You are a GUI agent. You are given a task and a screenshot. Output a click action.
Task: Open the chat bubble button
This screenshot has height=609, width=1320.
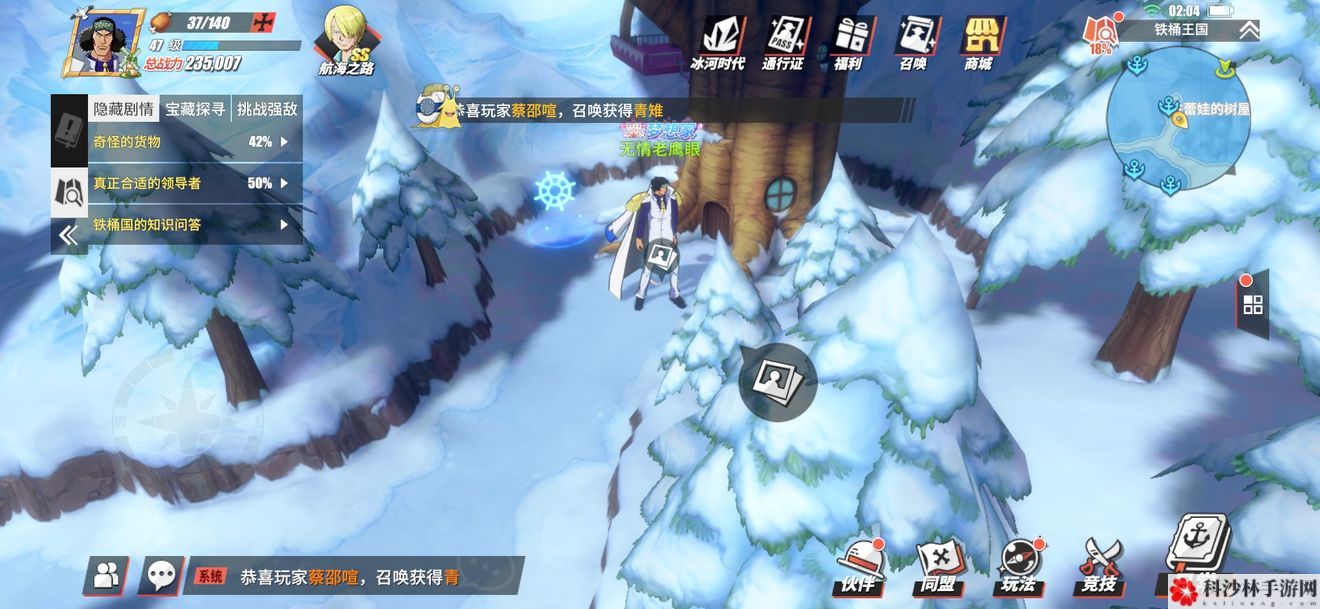(160, 574)
